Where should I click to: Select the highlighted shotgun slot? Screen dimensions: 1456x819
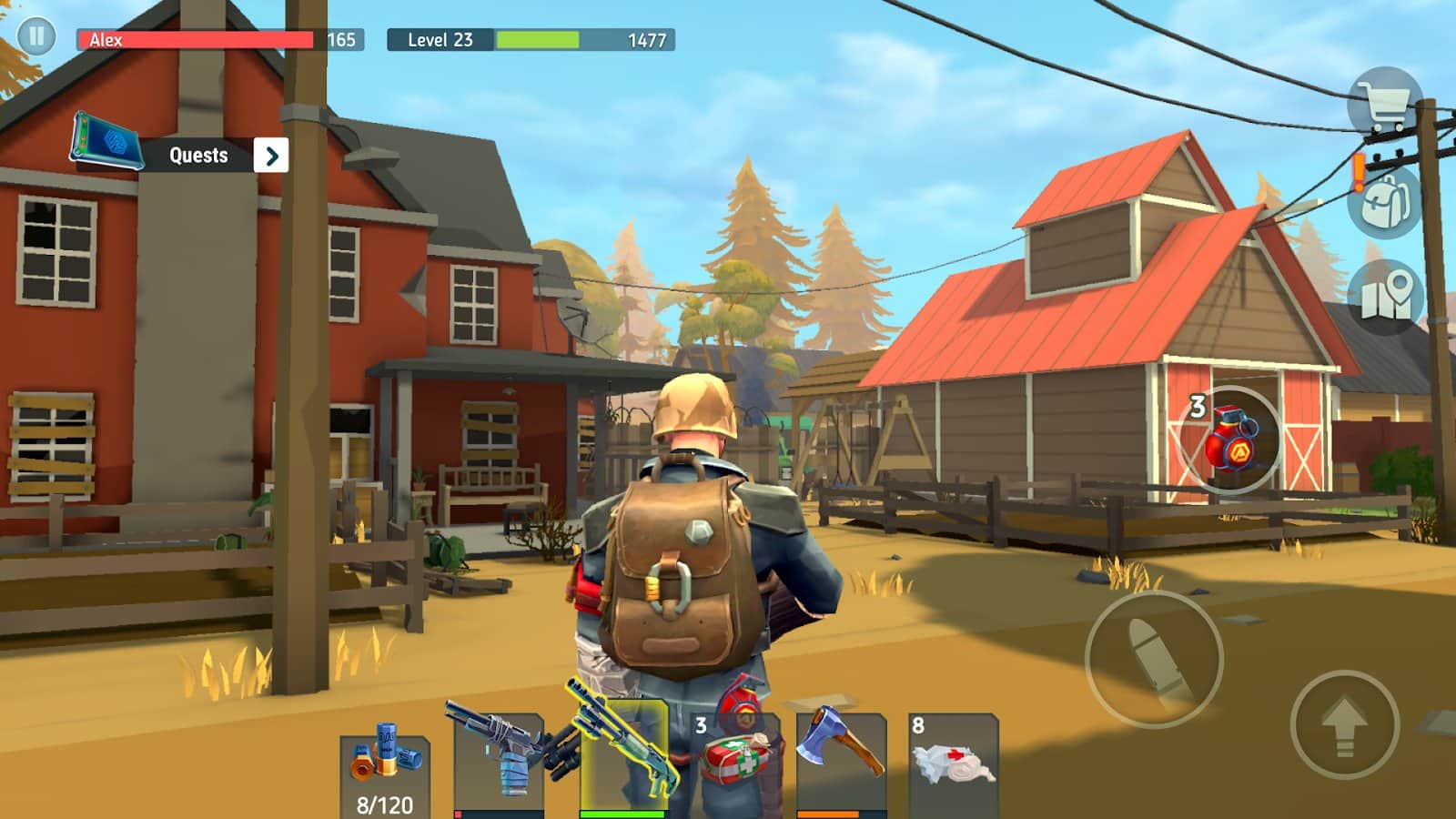[623, 757]
